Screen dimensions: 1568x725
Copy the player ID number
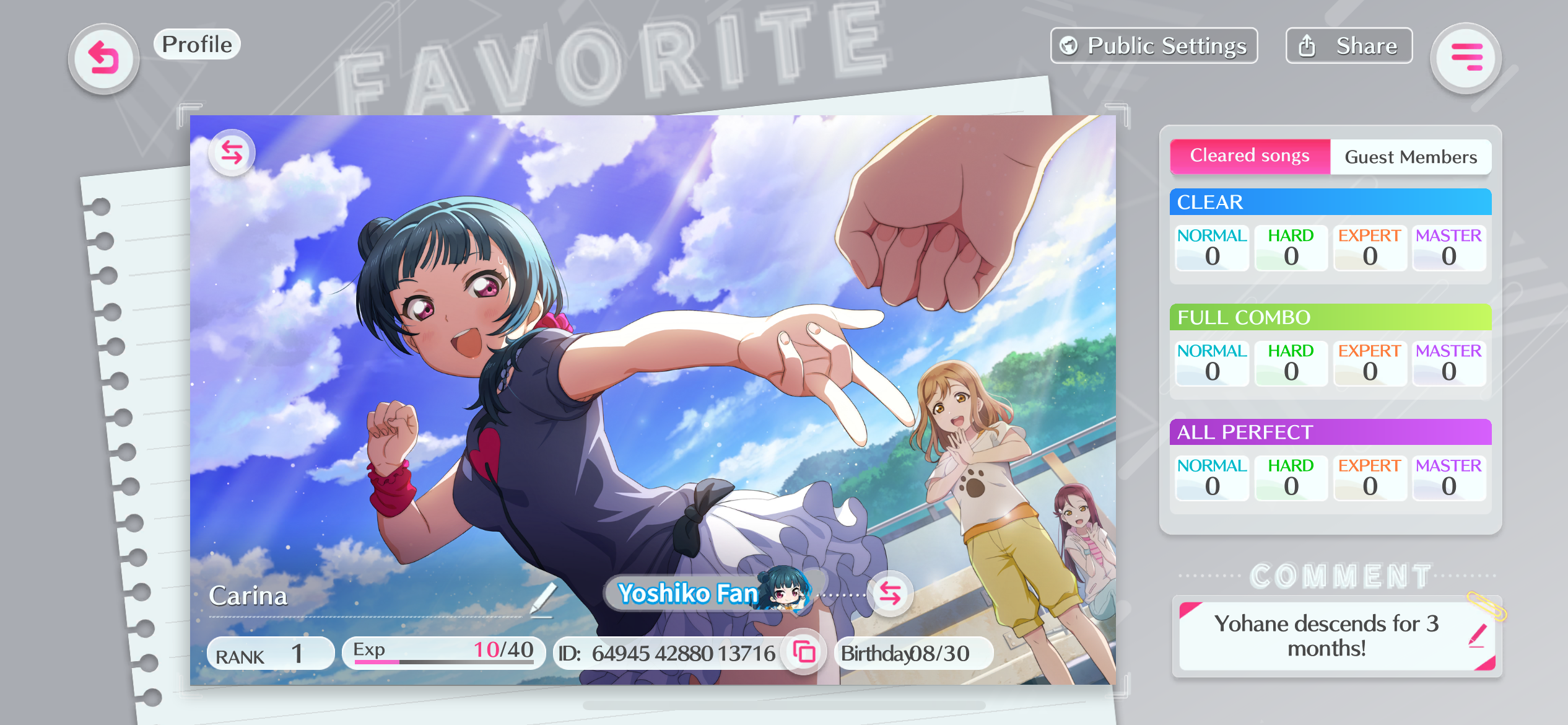[804, 652]
